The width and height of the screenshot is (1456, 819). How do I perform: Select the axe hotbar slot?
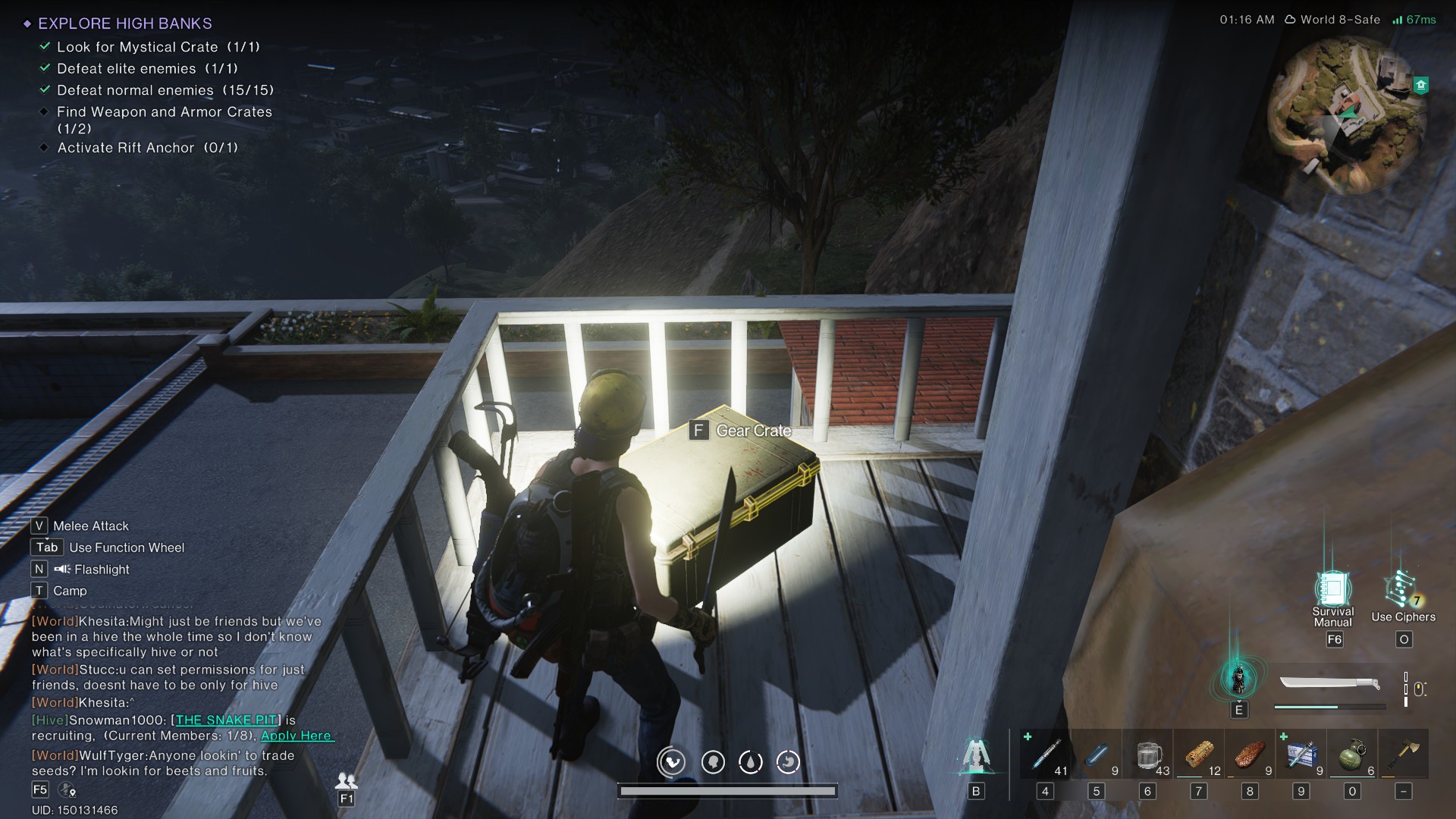click(x=1404, y=755)
